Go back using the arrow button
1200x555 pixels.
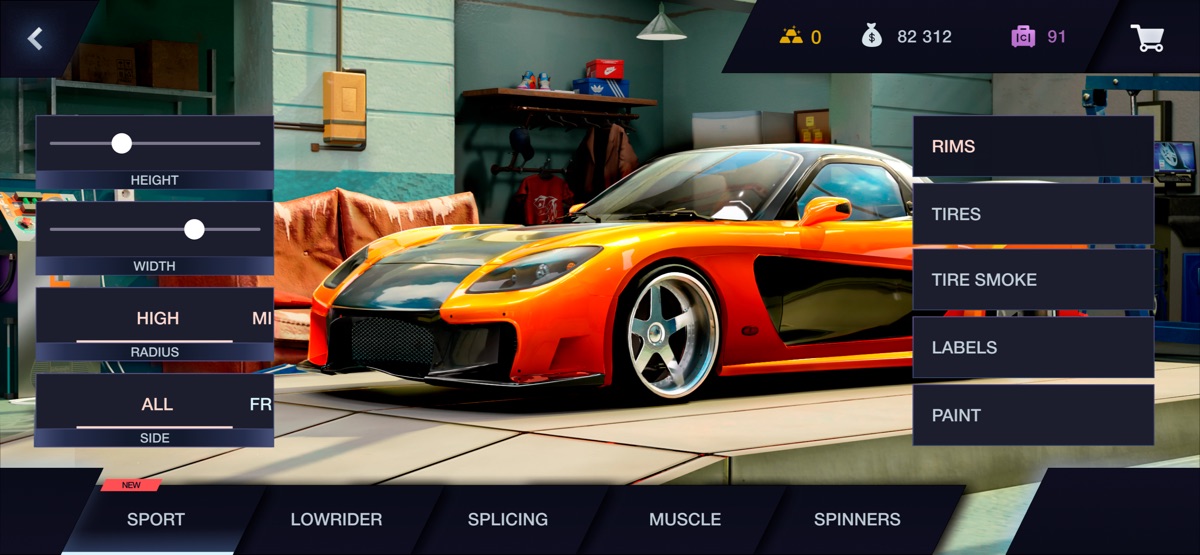coord(36,39)
